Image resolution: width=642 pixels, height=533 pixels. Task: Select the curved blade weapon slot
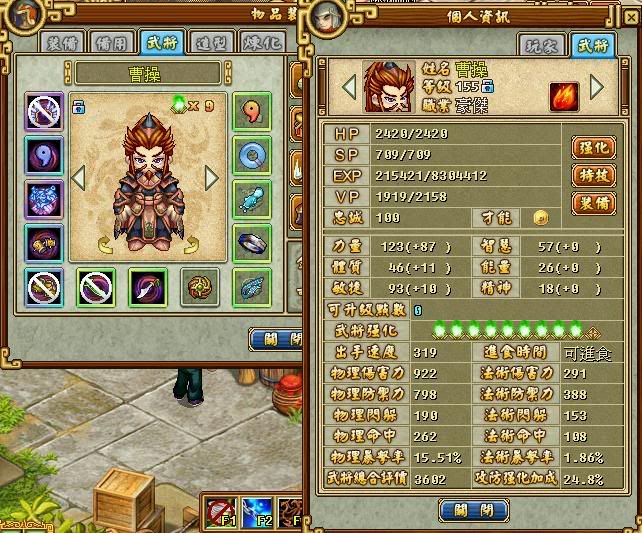click(148, 288)
